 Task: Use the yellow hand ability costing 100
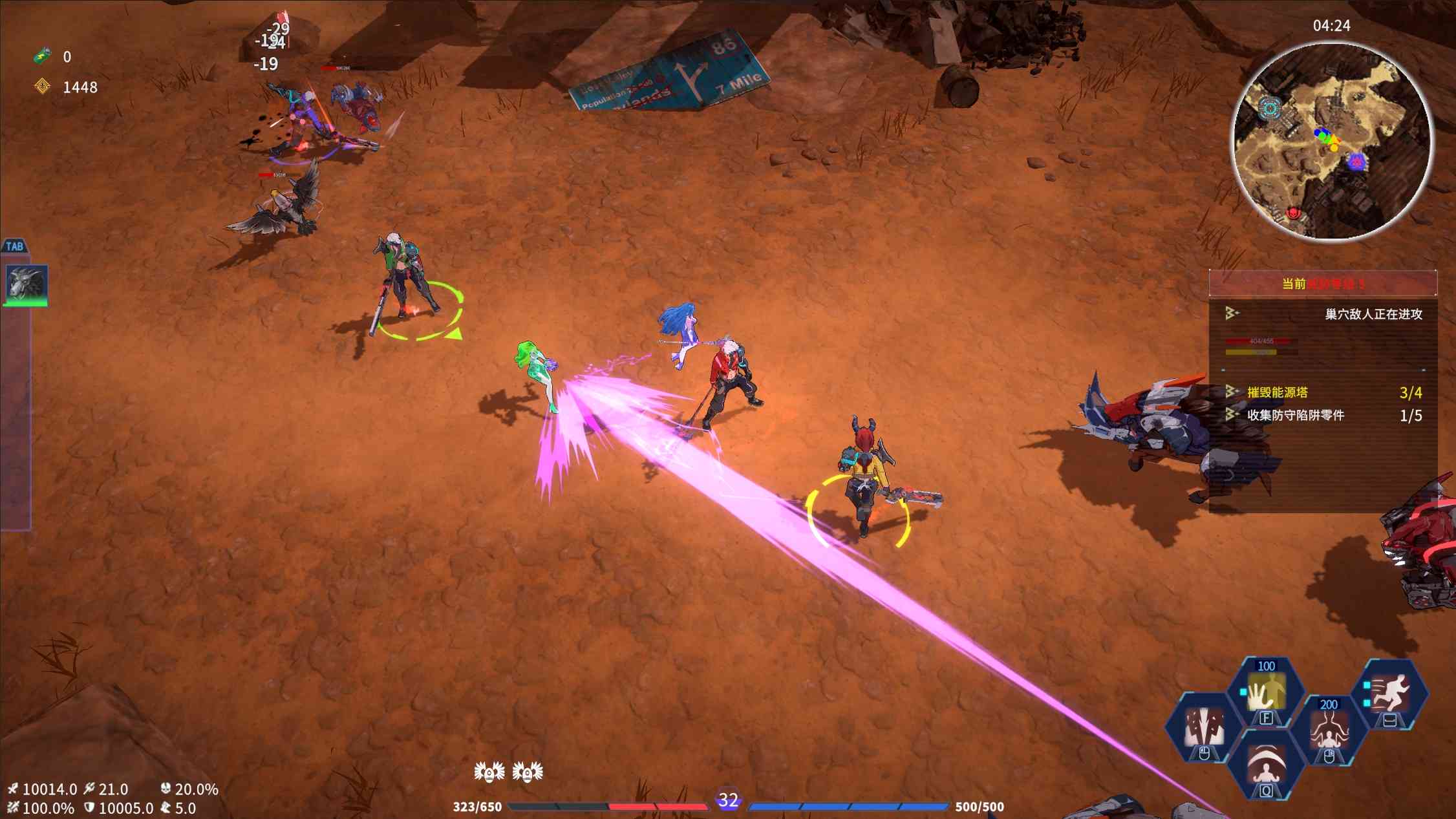pos(1266,693)
